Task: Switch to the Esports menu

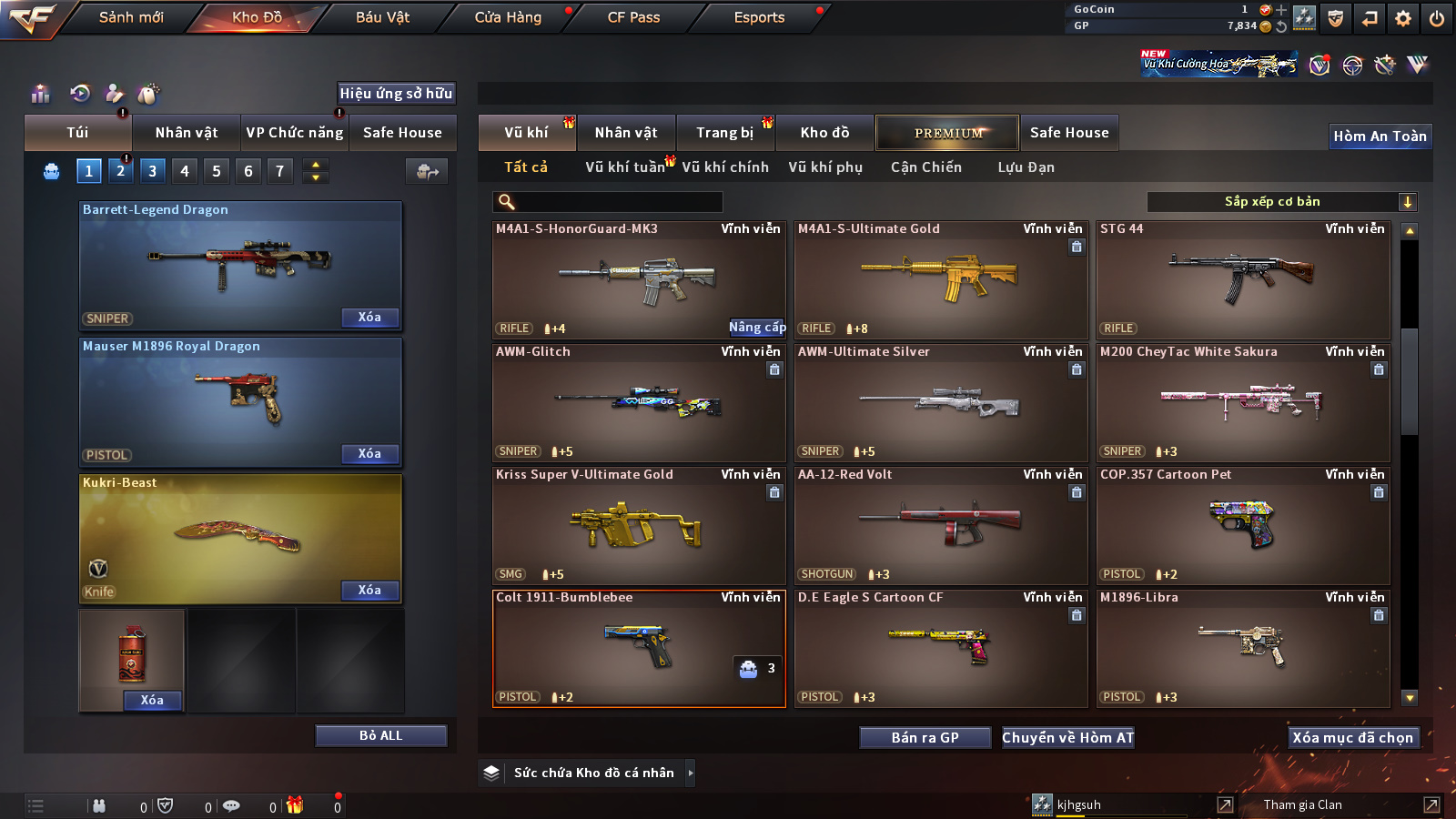Action: tap(759, 17)
